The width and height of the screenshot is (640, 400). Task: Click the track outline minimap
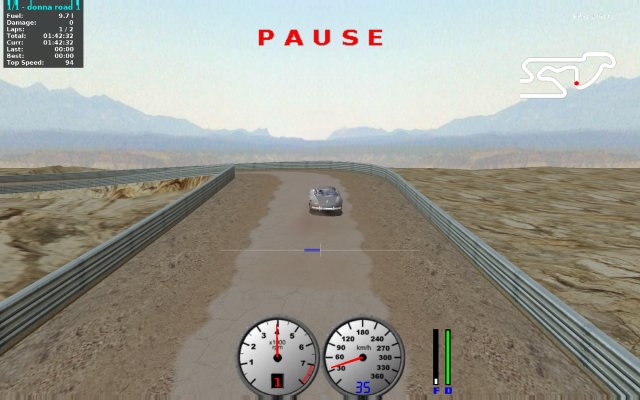(567, 75)
